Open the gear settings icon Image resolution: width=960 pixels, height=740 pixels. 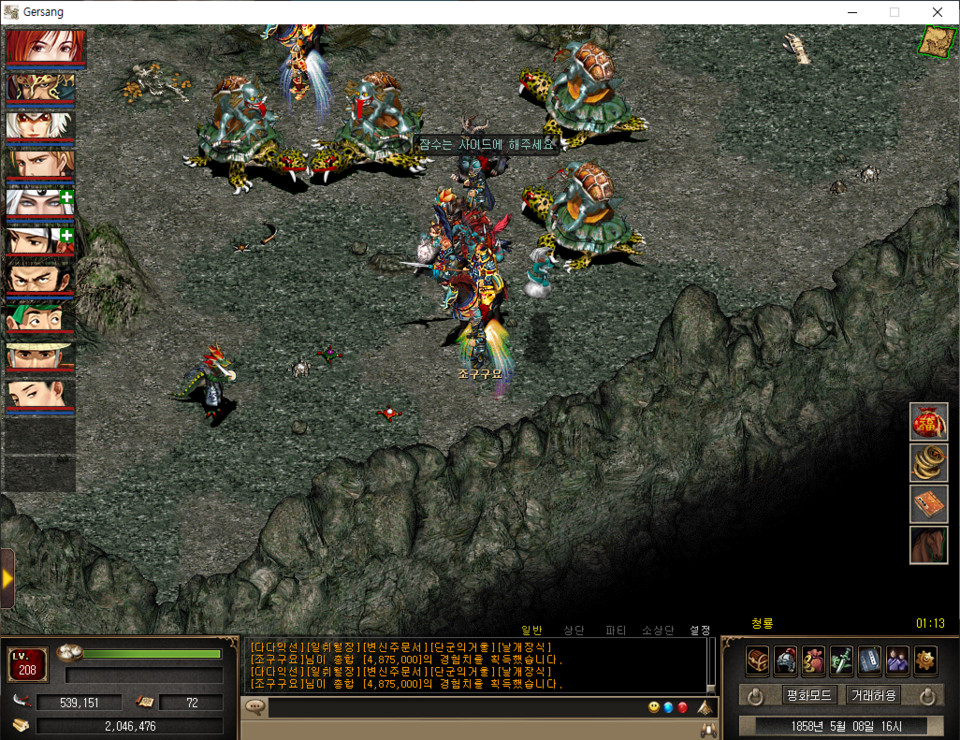tap(925, 660)
